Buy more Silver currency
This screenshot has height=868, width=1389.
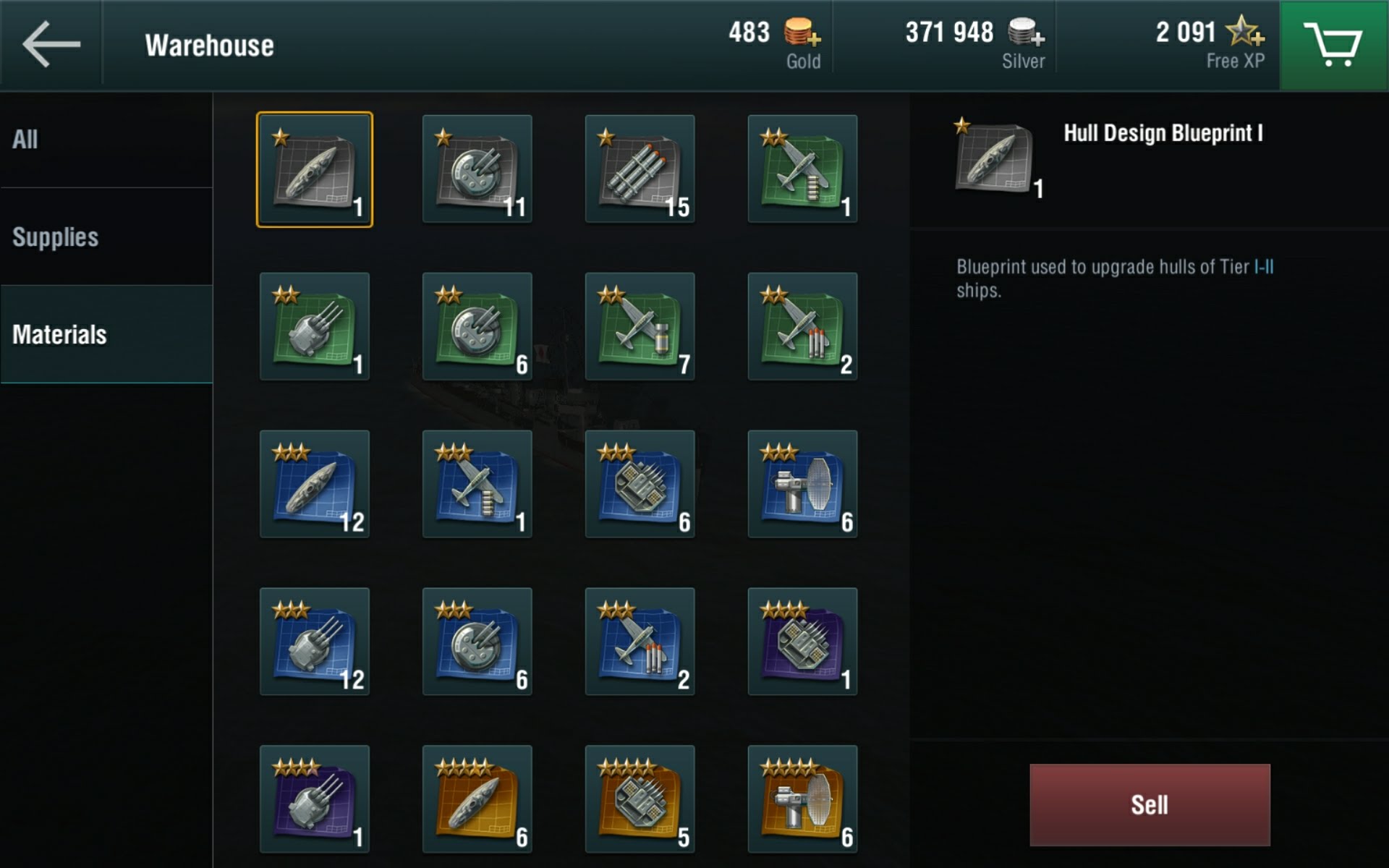[x=1026, y=33]
